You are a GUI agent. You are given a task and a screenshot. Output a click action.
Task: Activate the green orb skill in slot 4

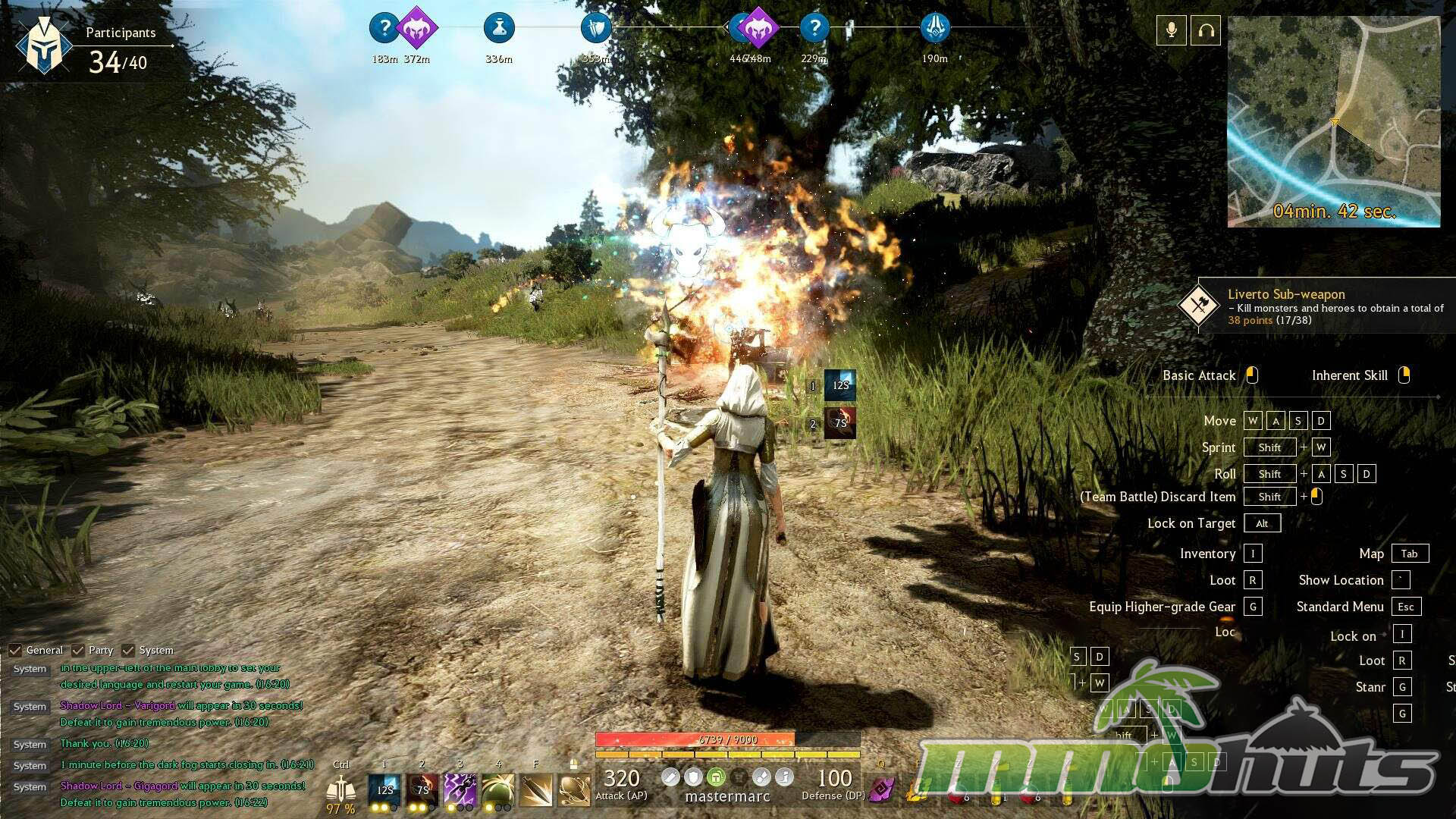pos(497,789)
